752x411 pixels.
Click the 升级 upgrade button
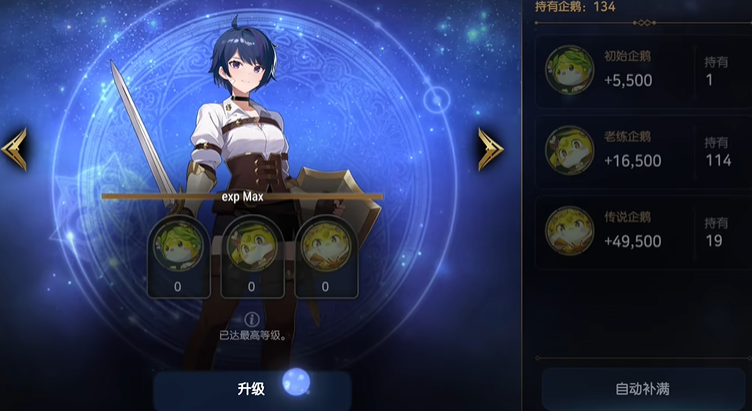pyautogui.click(x=252, y=389)
